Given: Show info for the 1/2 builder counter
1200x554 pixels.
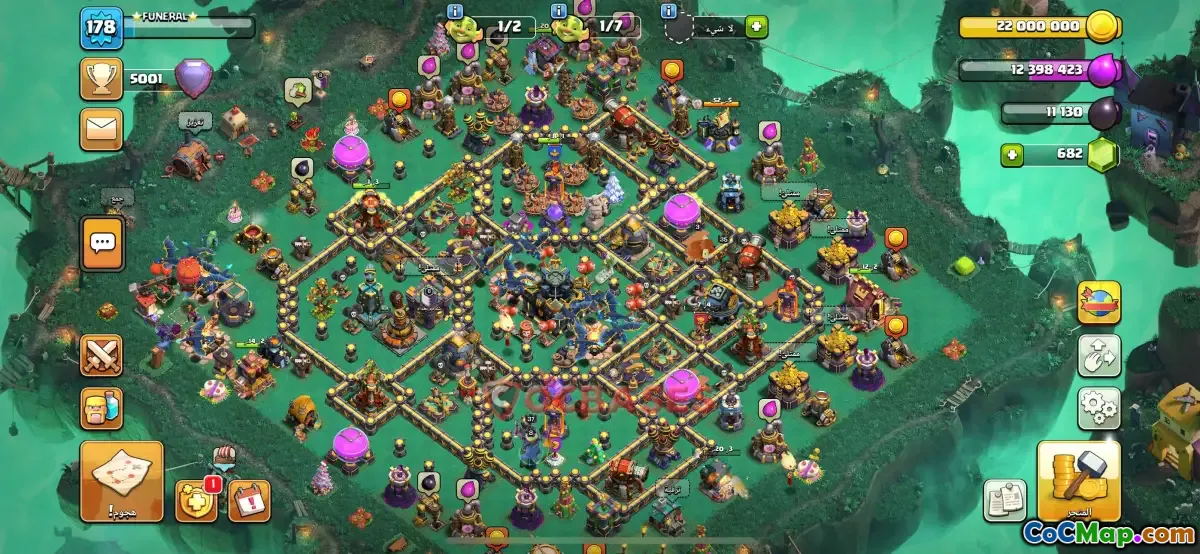Looking at the screenshot, I should pos(456,11).
